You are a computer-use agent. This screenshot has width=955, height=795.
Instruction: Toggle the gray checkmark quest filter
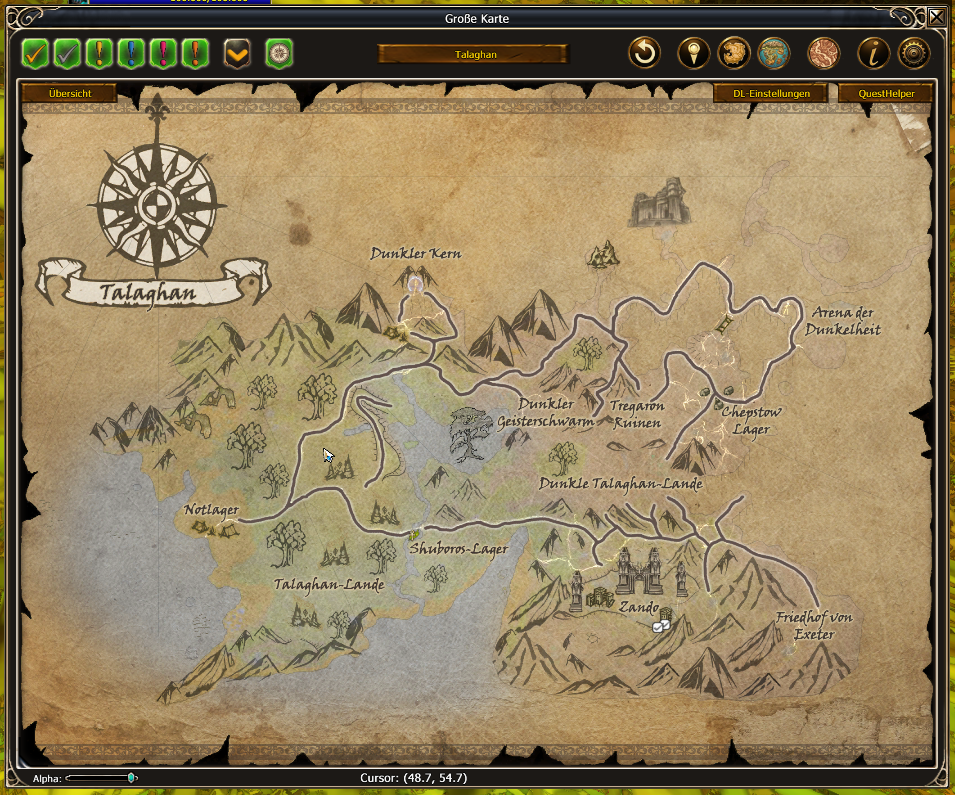pos(68,53)
